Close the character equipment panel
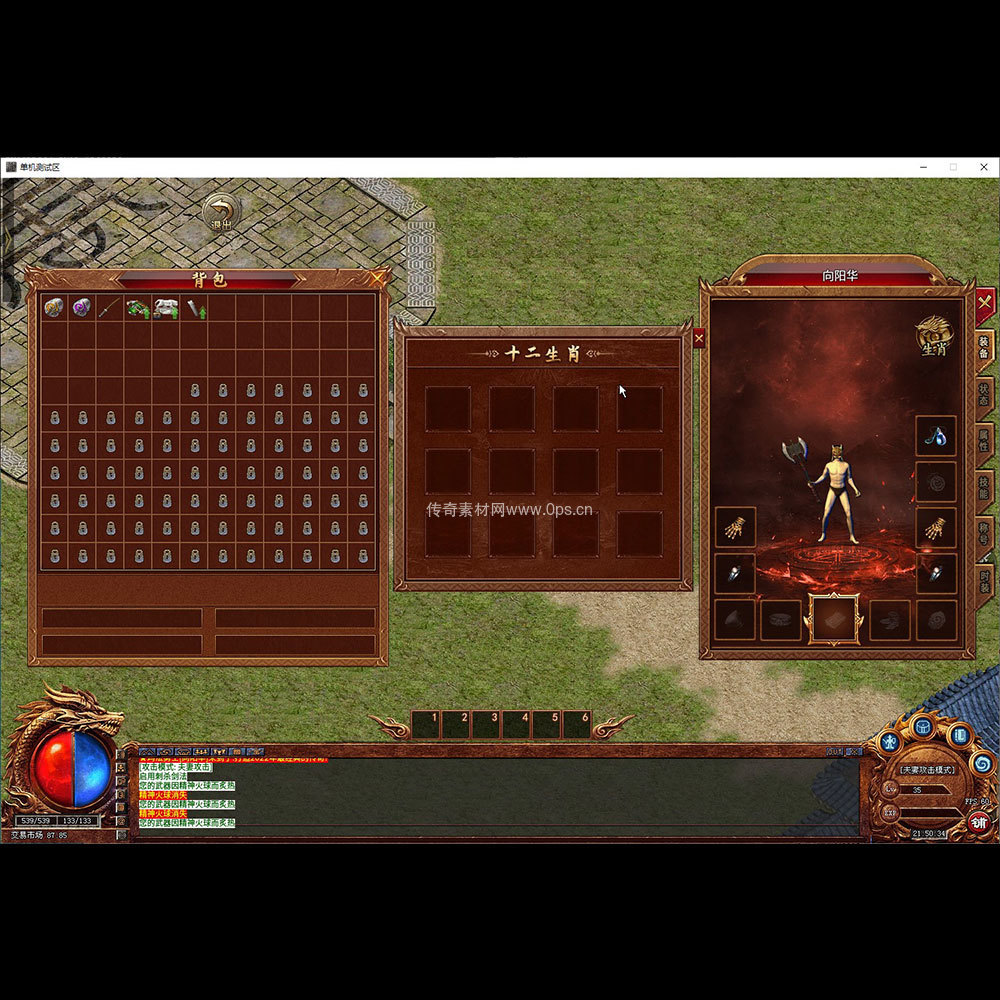The width and height of the screenshot is (1000, 1000). click(x=985, y=300)
